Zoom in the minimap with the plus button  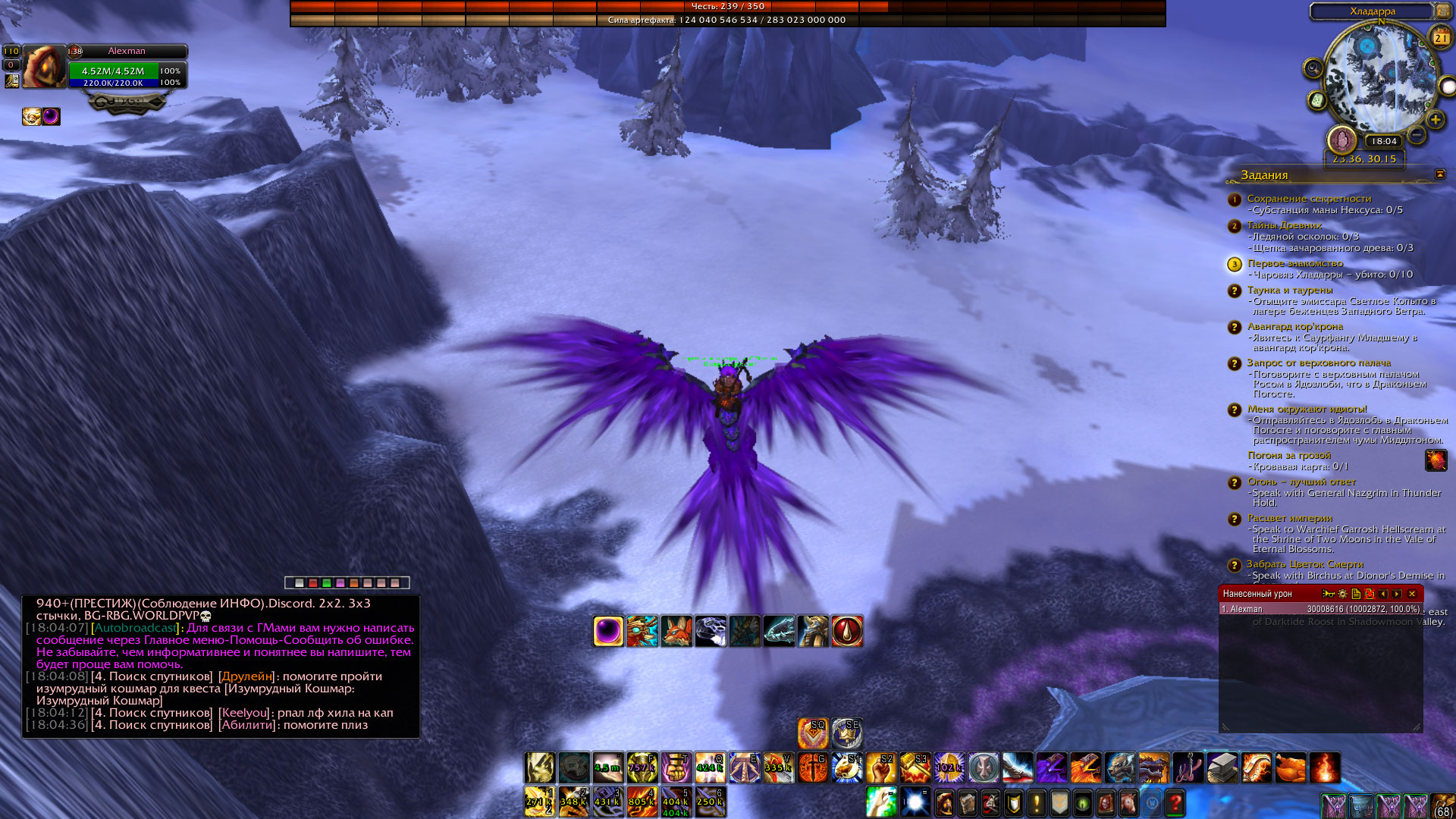point(1435,120)
